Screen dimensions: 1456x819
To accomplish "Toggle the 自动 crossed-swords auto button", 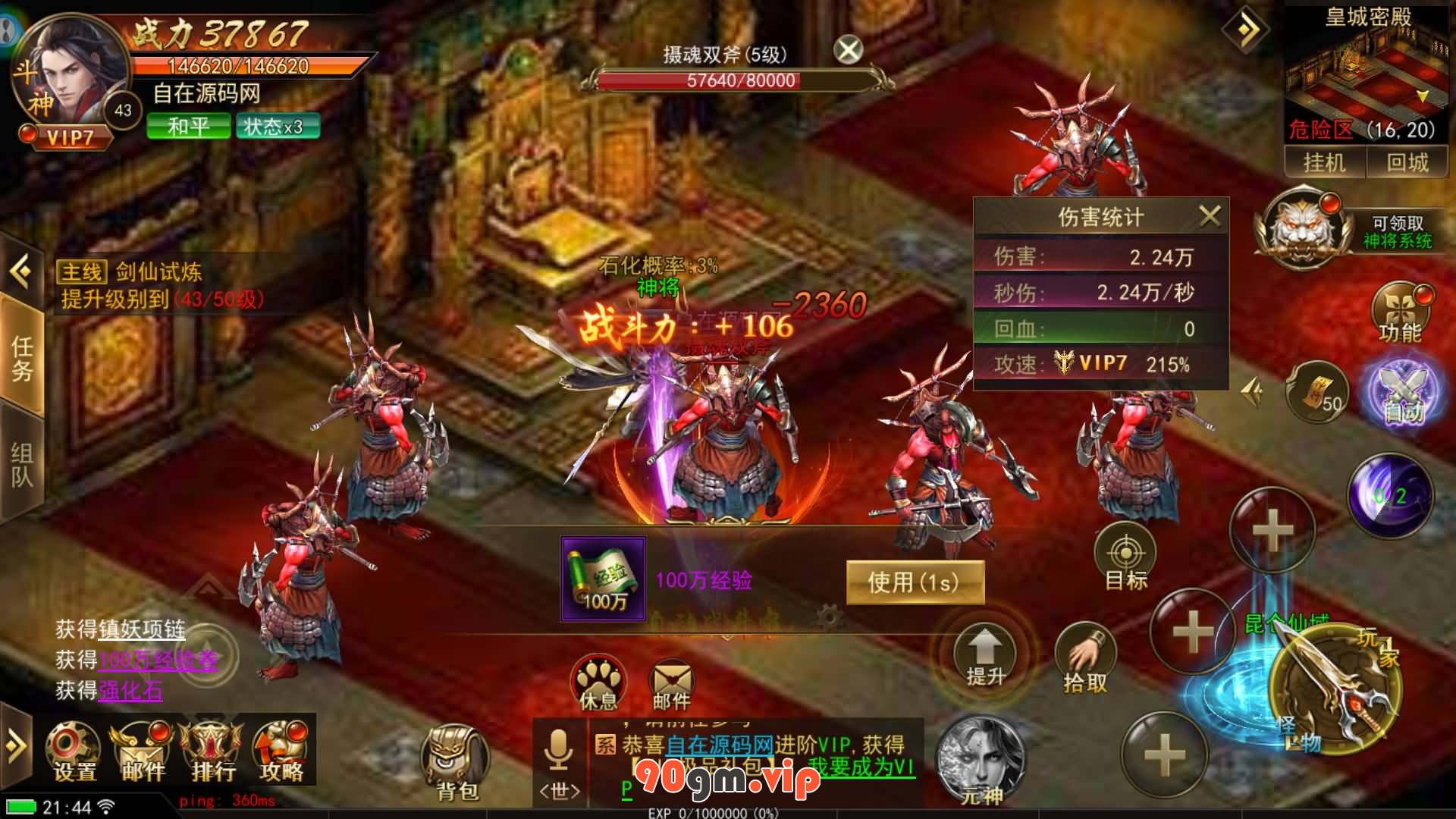I will [x=1404, y=393].
